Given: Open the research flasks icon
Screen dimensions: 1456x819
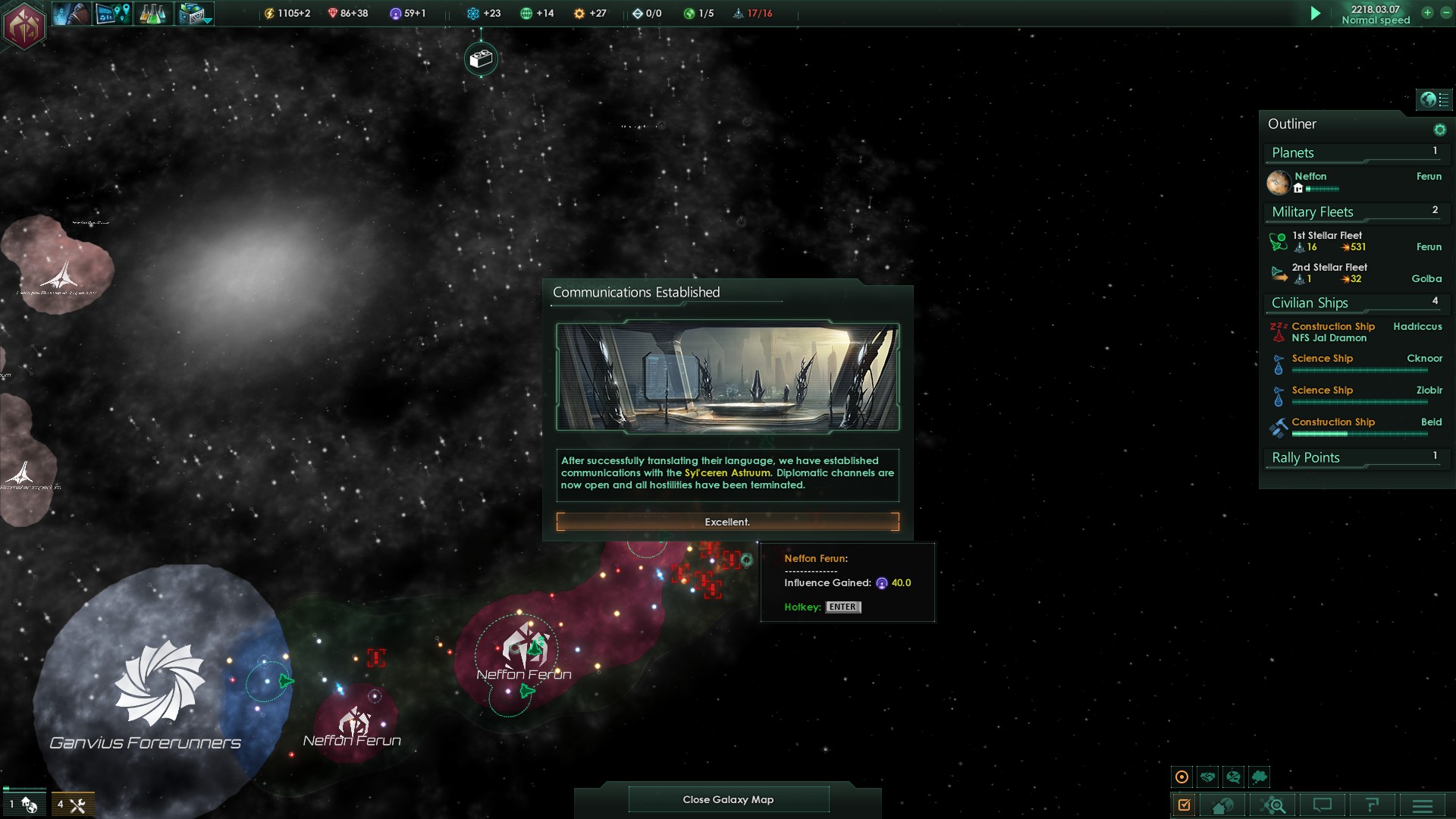Looking at the screenshot, I should coord(152,14).
